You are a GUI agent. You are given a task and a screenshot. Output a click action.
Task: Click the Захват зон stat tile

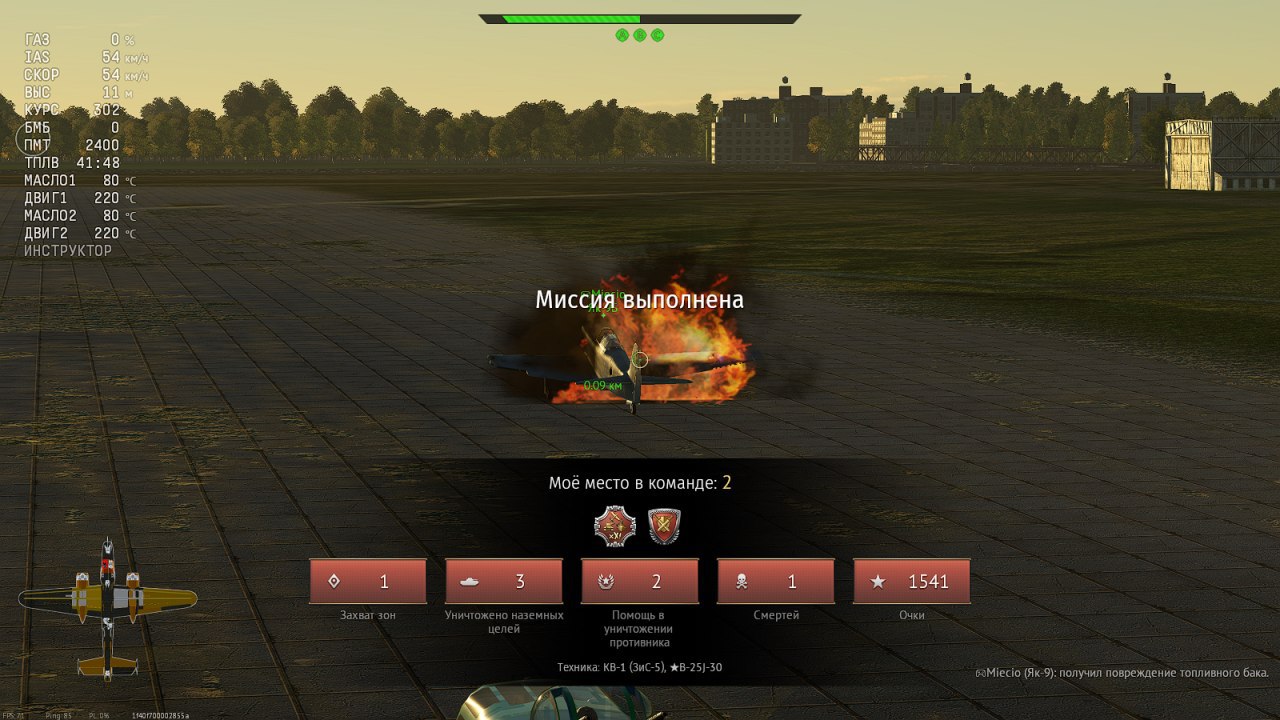pyautogui.click(x=368, y=581)
